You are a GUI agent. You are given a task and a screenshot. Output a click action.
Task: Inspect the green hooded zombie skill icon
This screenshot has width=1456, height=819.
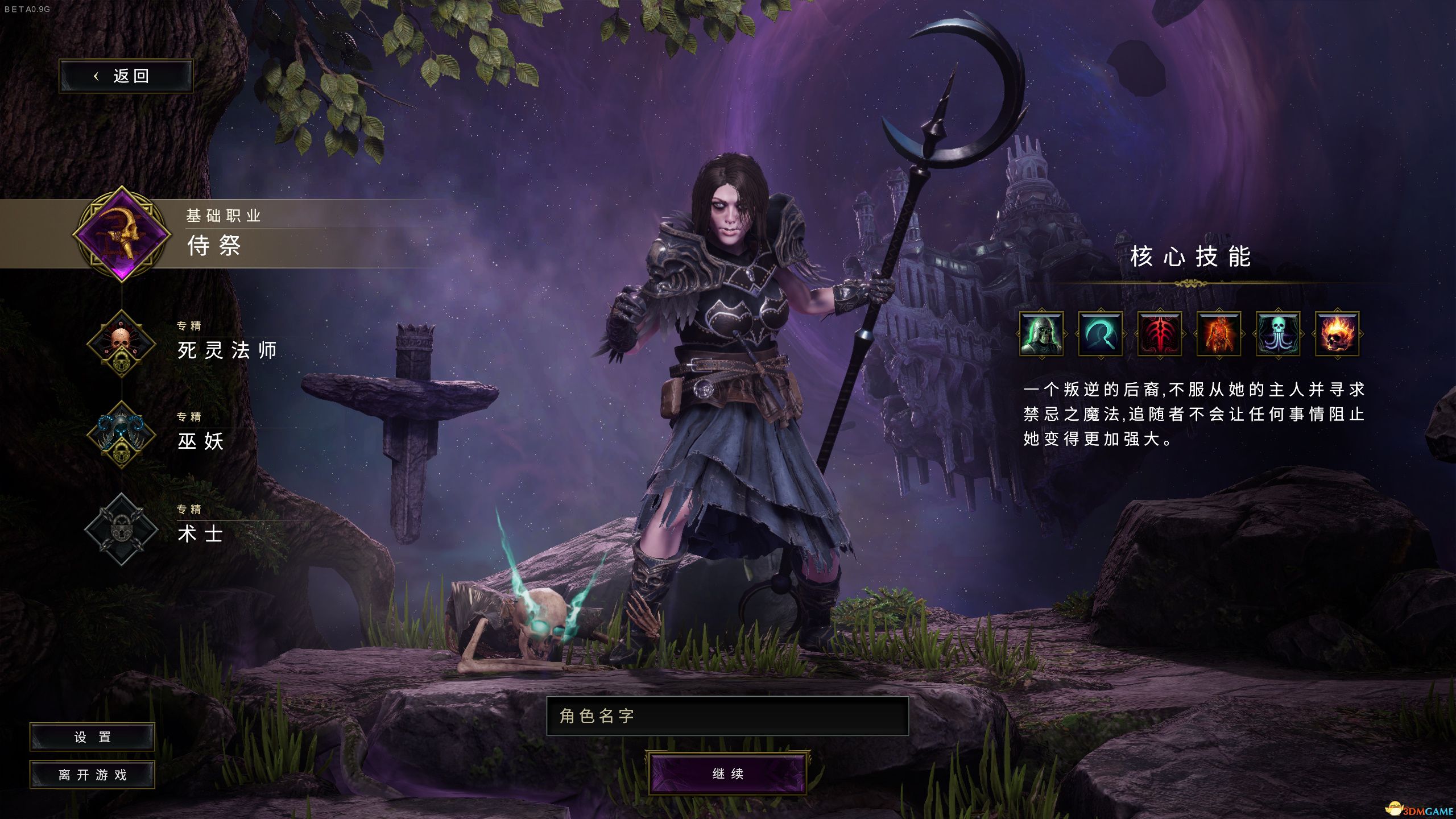click(x=1041, y=334)
